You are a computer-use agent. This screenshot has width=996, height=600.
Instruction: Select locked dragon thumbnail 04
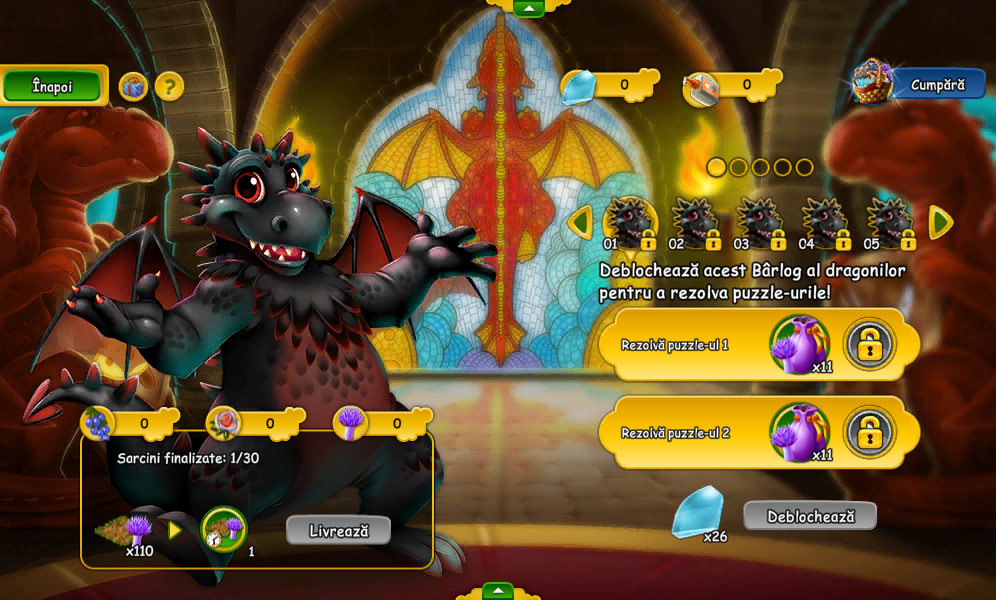pyautogui.click(x=825, y=222)
